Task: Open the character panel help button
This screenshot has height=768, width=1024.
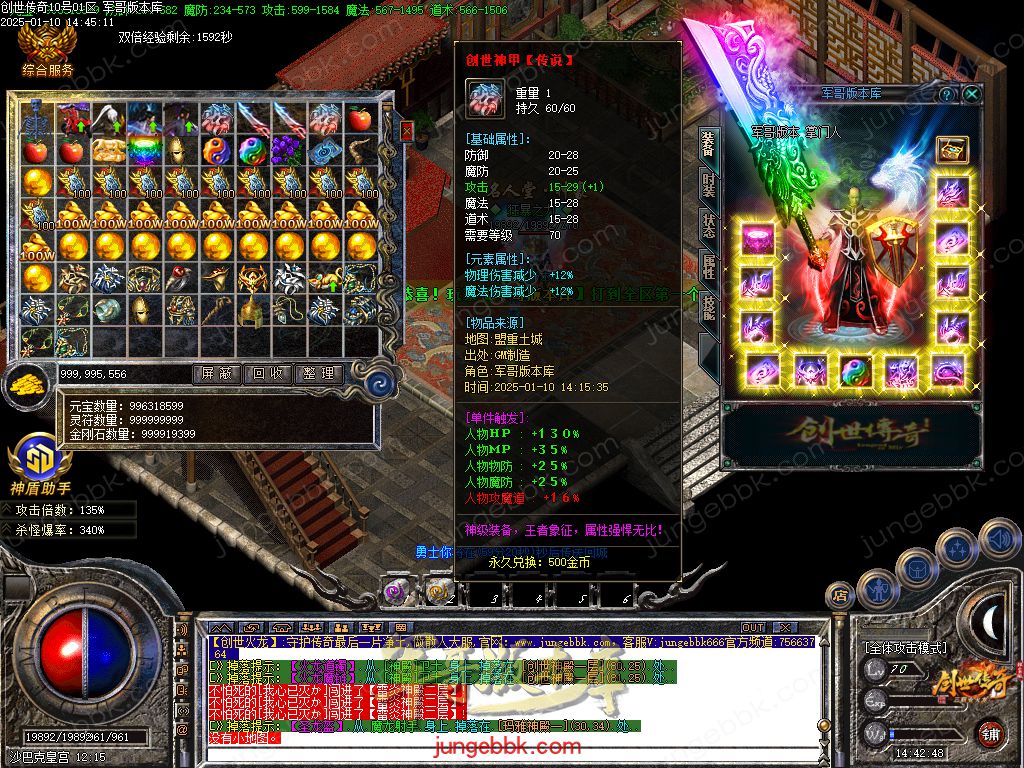Action: click(947, 94)
